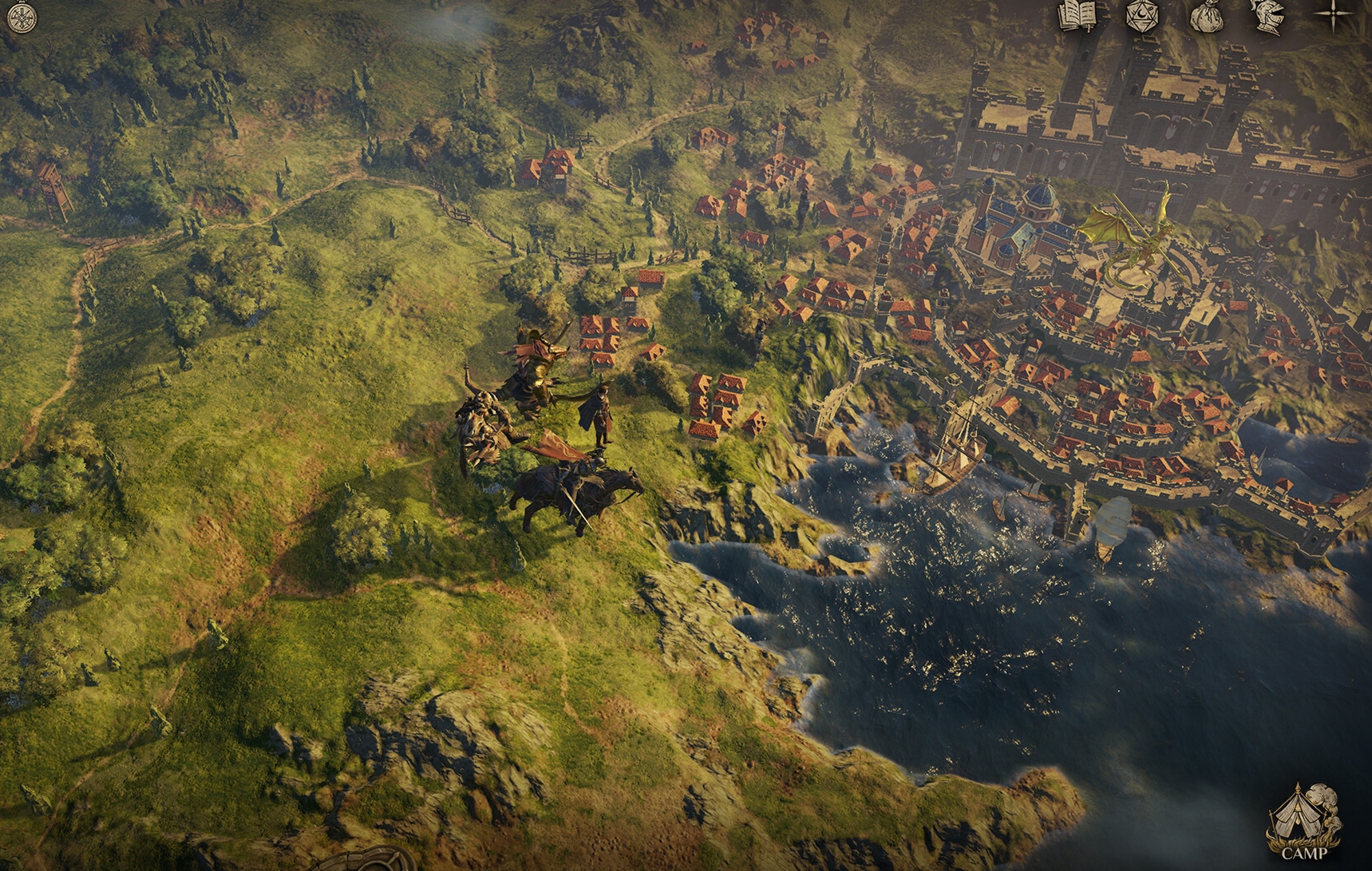This screenshot has height=871, width=1372.
Task: Click the twenty-sided die icon
Action: [x=1142, y=16]
